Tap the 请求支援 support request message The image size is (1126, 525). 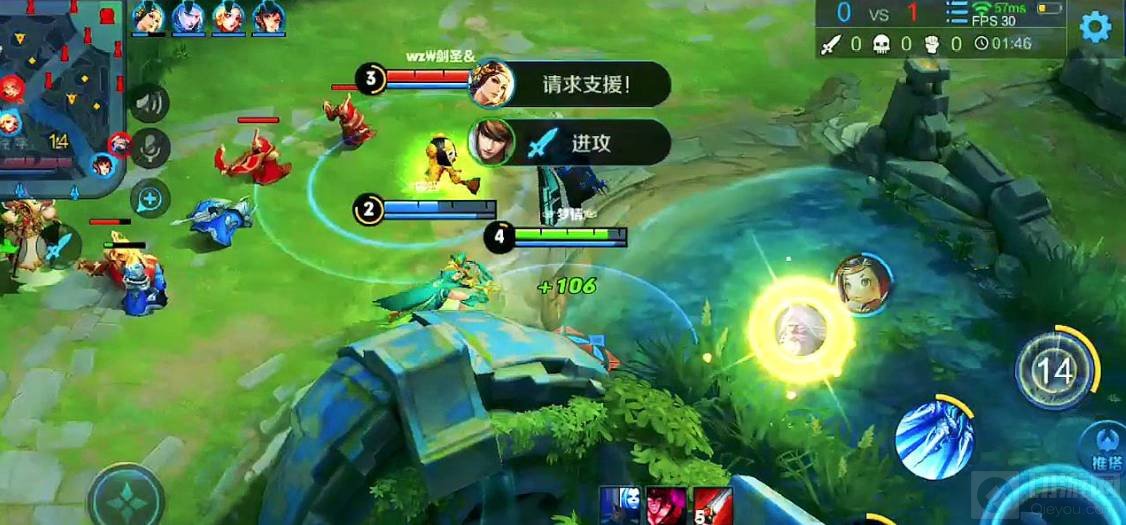[x=585, y=84]
